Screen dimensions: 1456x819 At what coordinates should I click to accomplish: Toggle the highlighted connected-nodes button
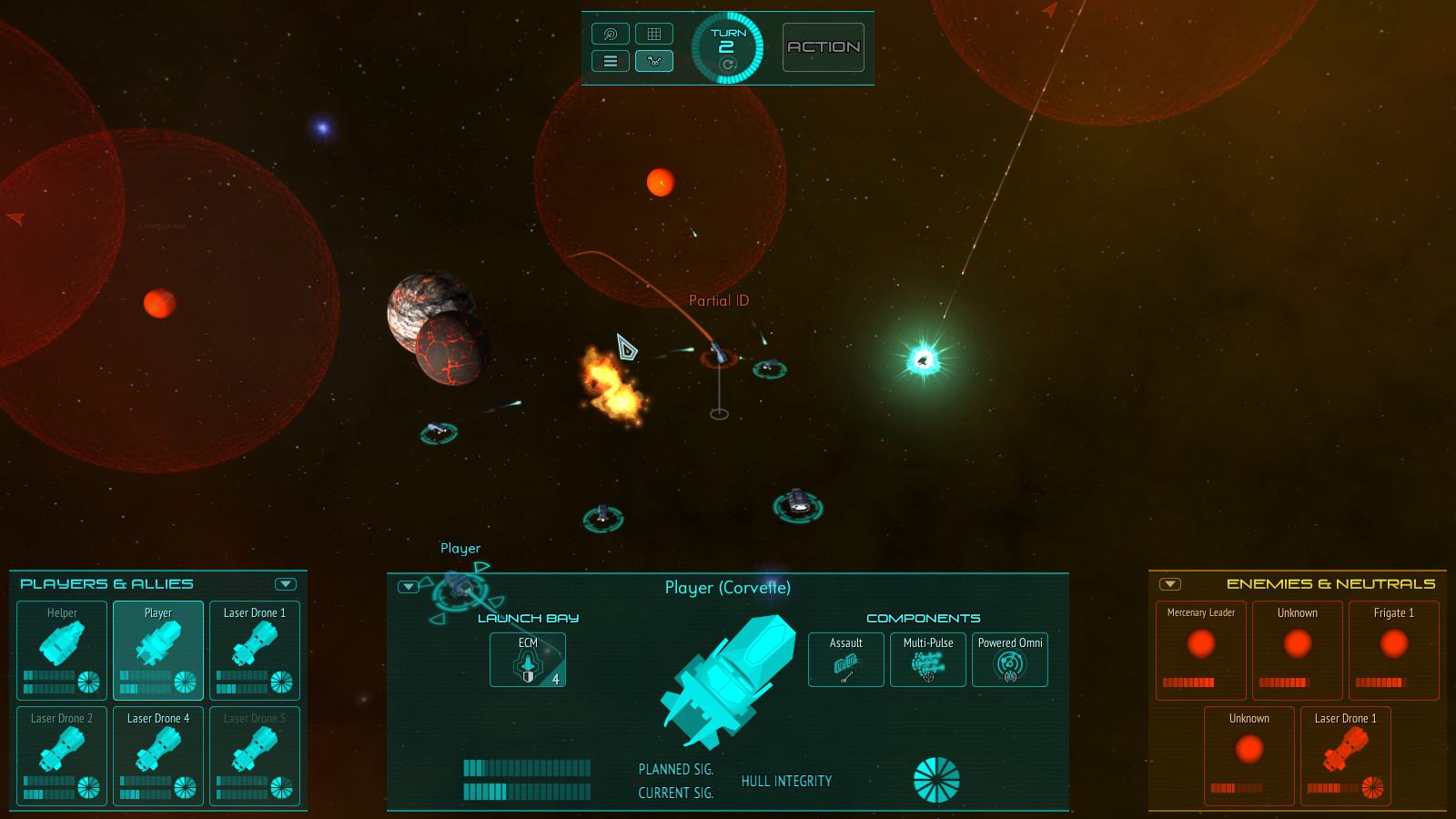coord(653,61)
